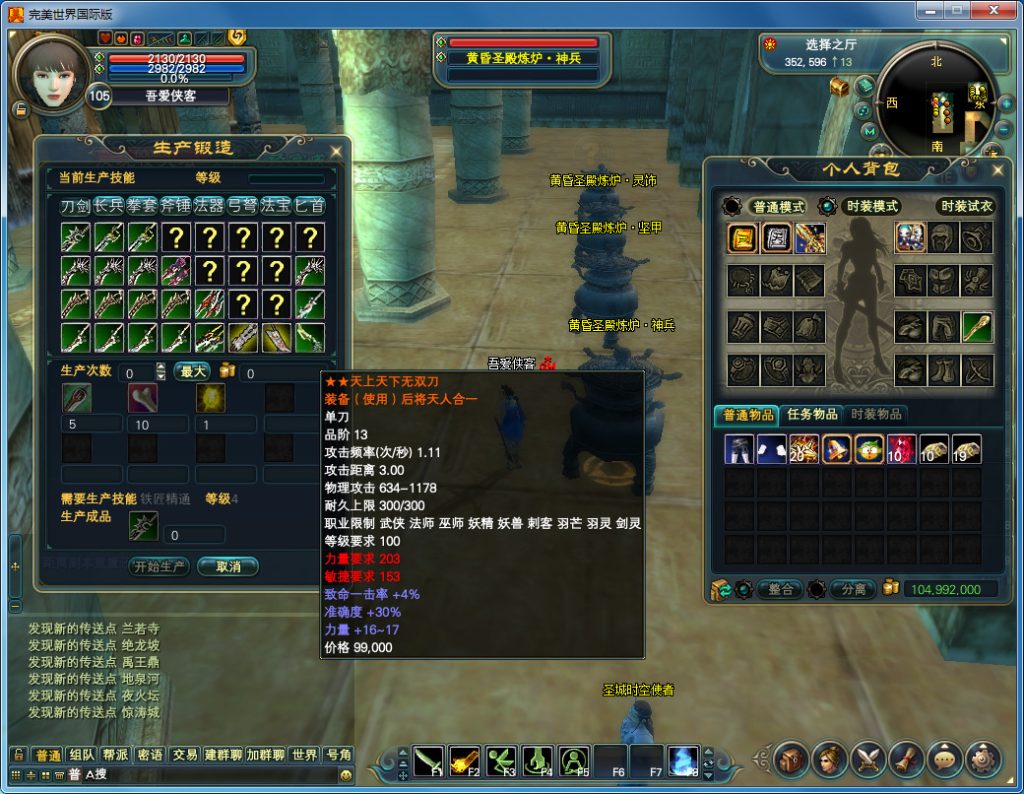
Task: Switch to the 刀剑 weapon tab
Action: click(75, 206)
